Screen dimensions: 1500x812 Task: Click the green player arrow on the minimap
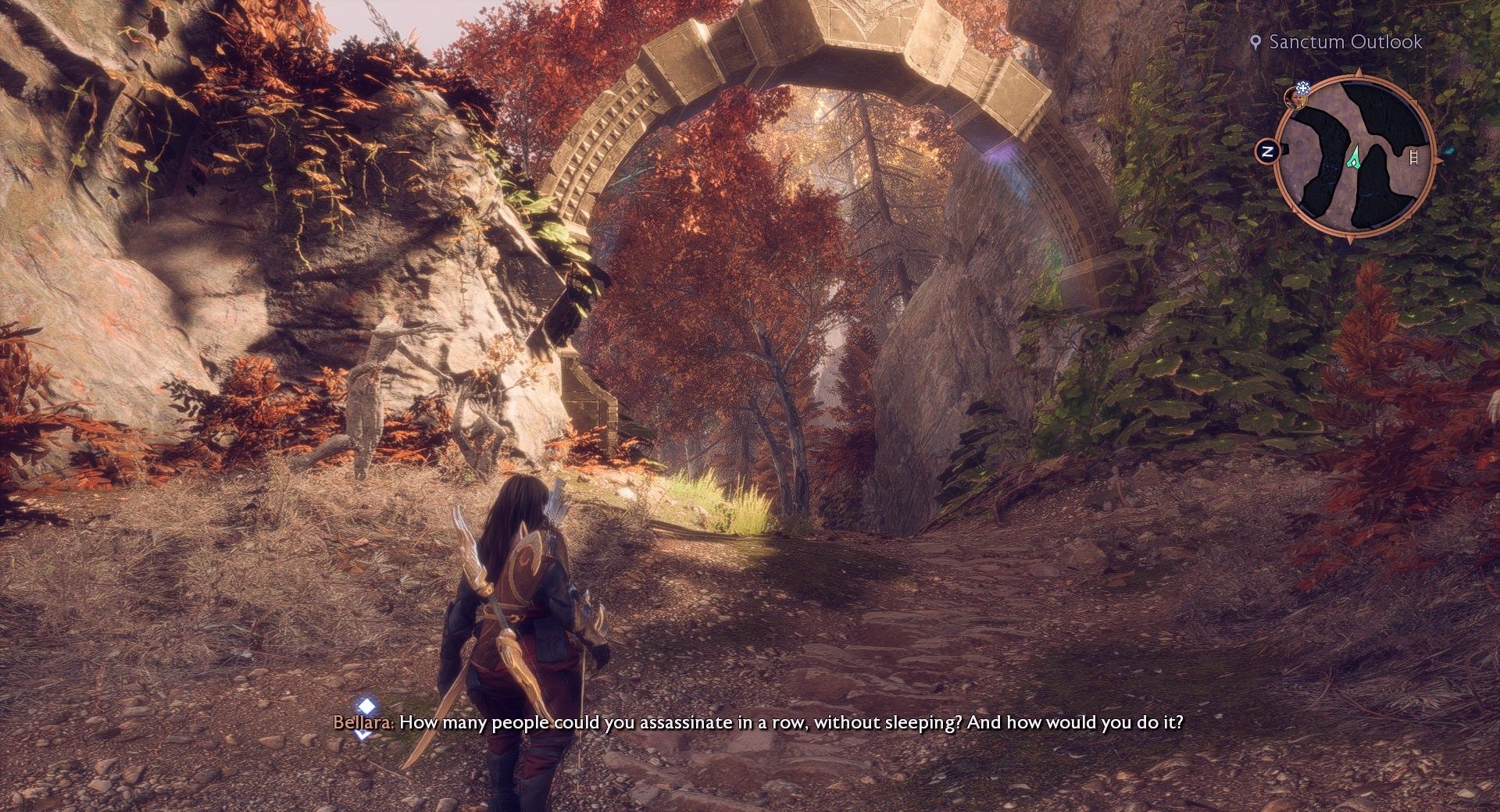coord(1354,157)
